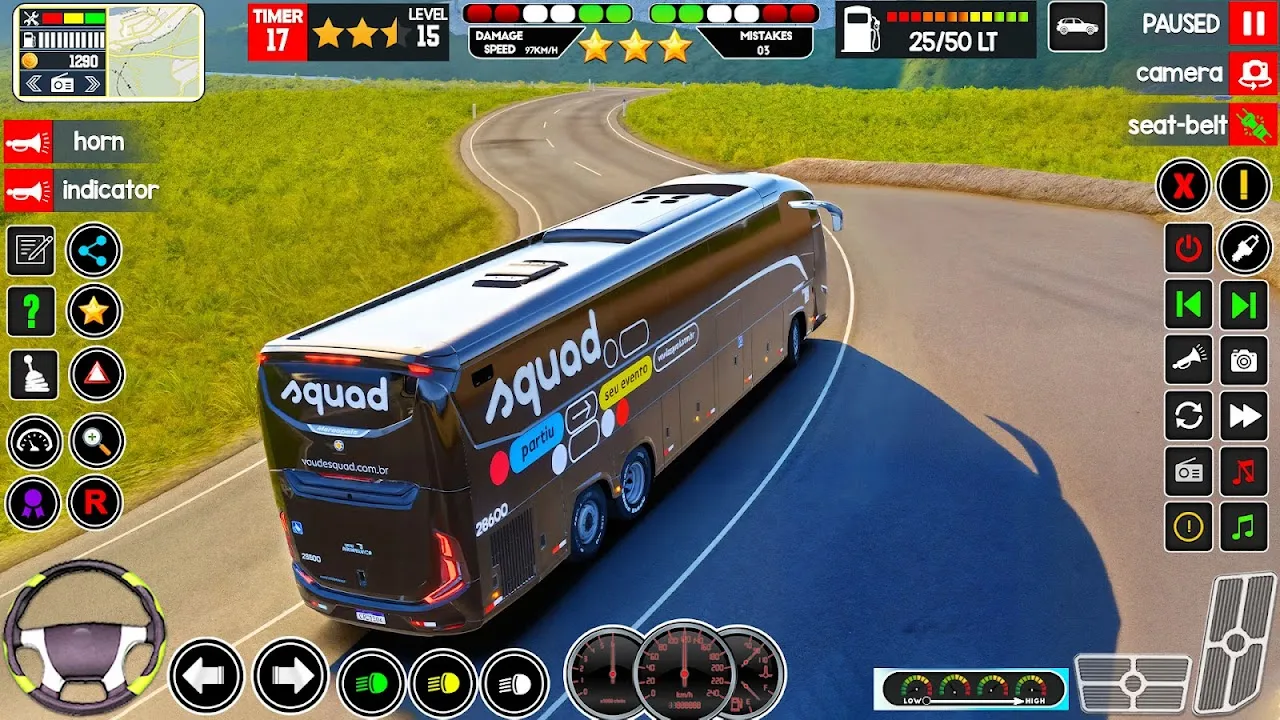
Task: Take a screenshot with the camera icon
Action: click(x=1244, y=361)
